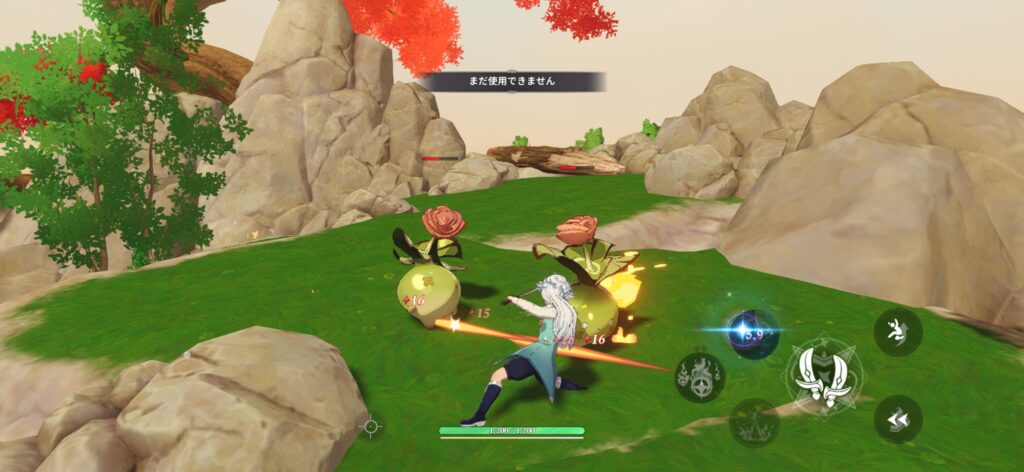Dash with the double-arrow dodge button
The width and height of the screenshot is (1024, 472).
(897, 419)
